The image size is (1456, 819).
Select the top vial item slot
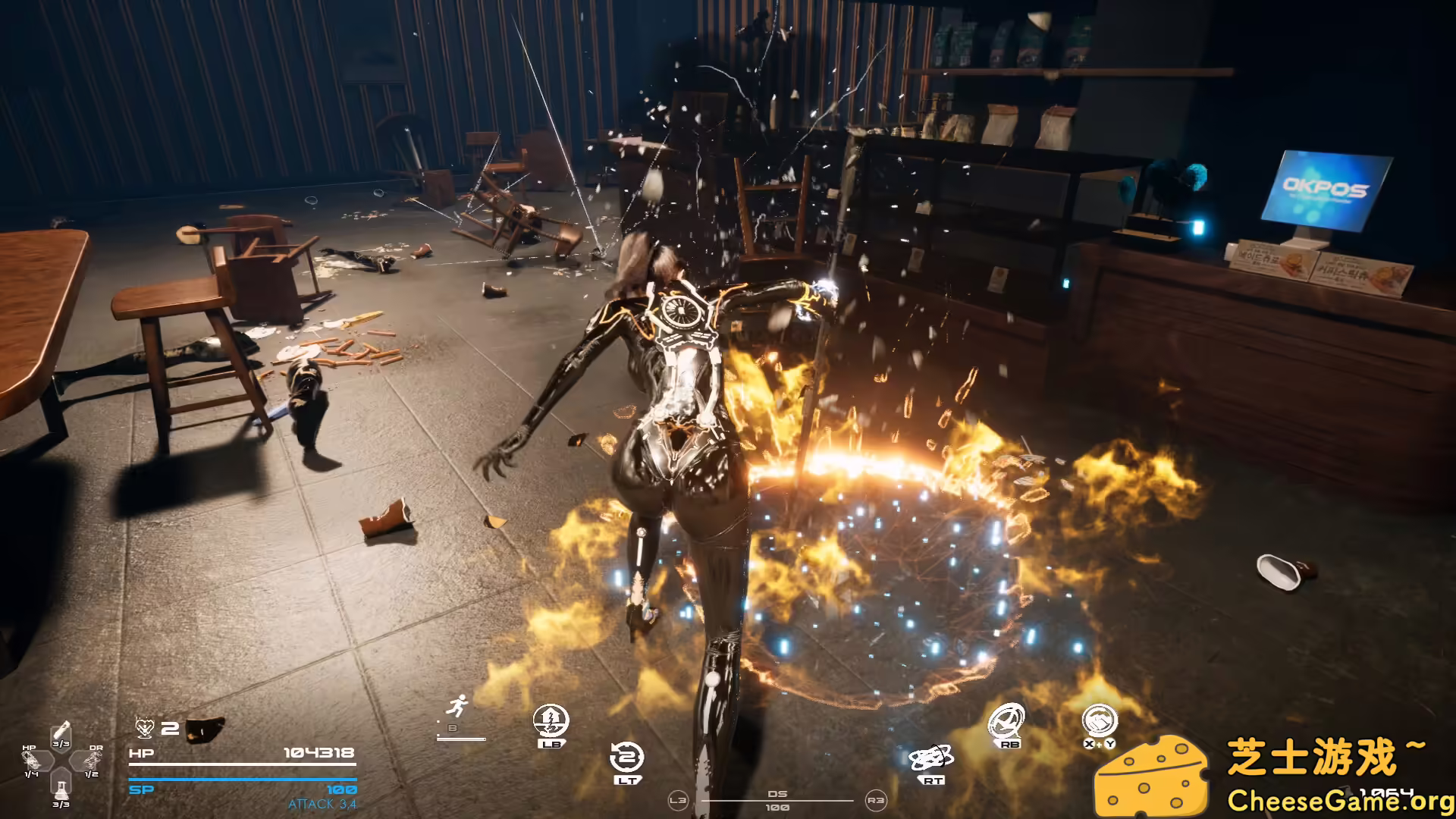[61, 733]
